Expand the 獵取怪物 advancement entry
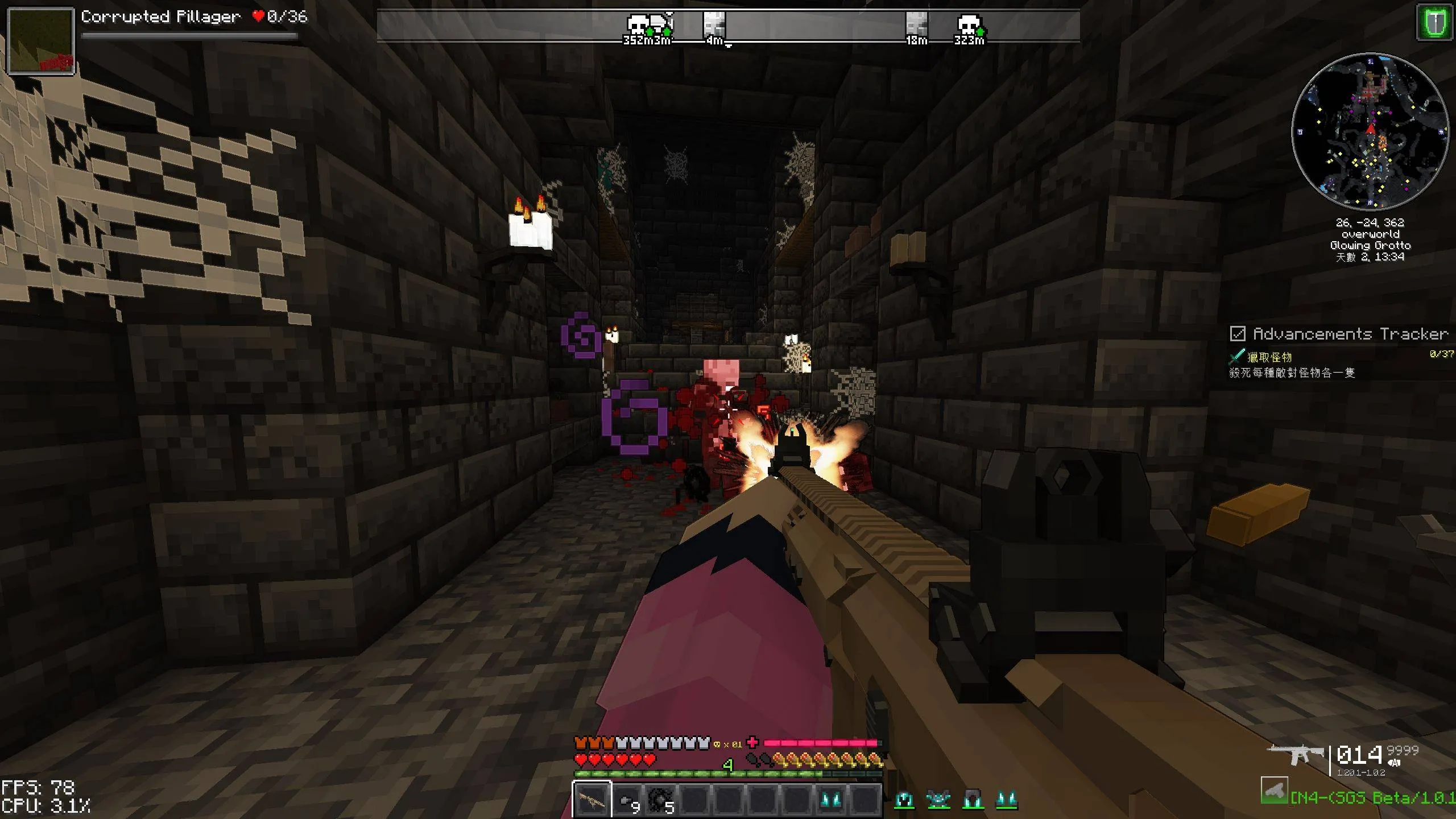This screenshot has height=819, width=1456. click(1270, 356)
